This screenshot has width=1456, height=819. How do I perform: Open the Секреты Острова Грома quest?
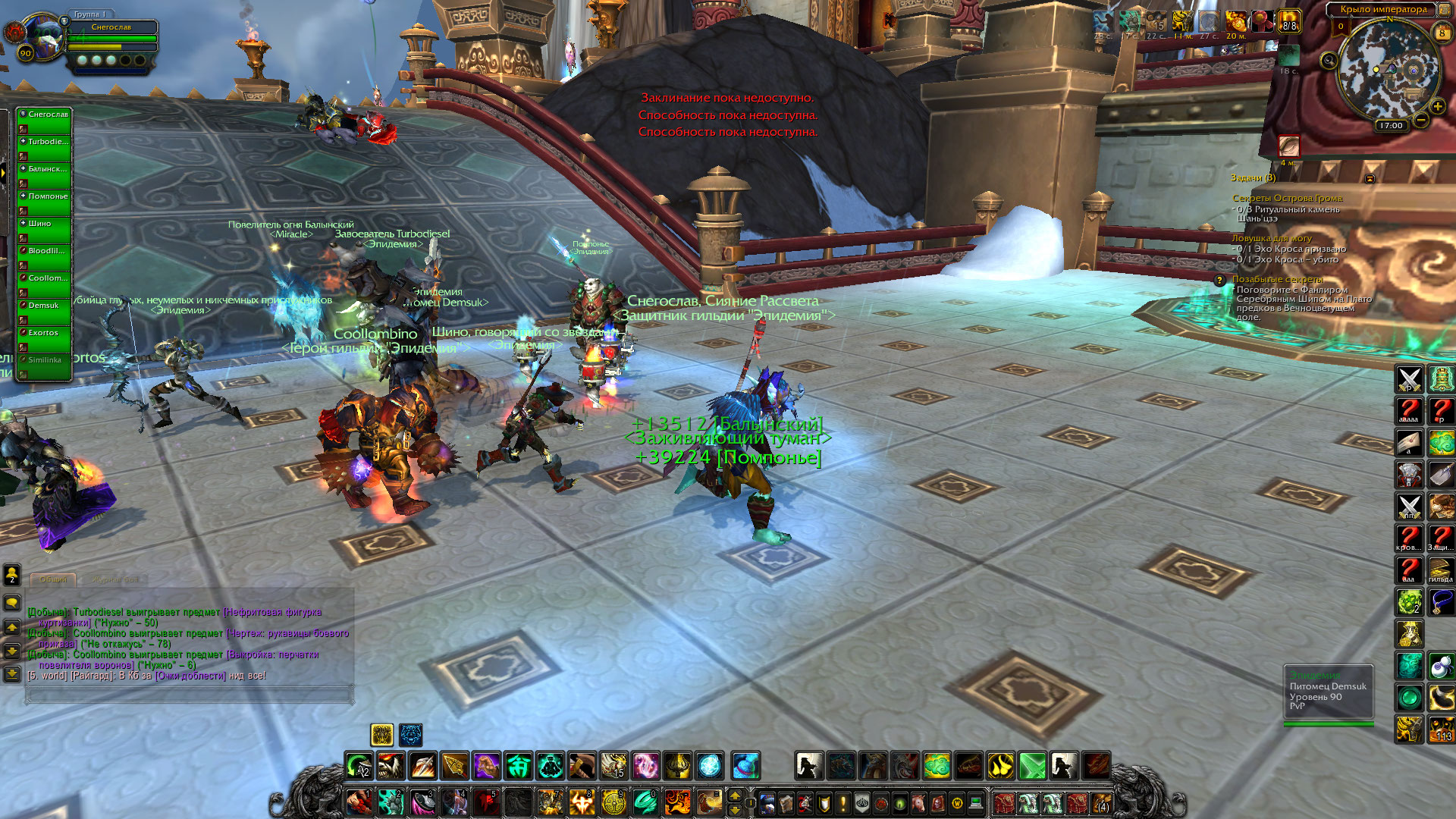coord(1287,199)
